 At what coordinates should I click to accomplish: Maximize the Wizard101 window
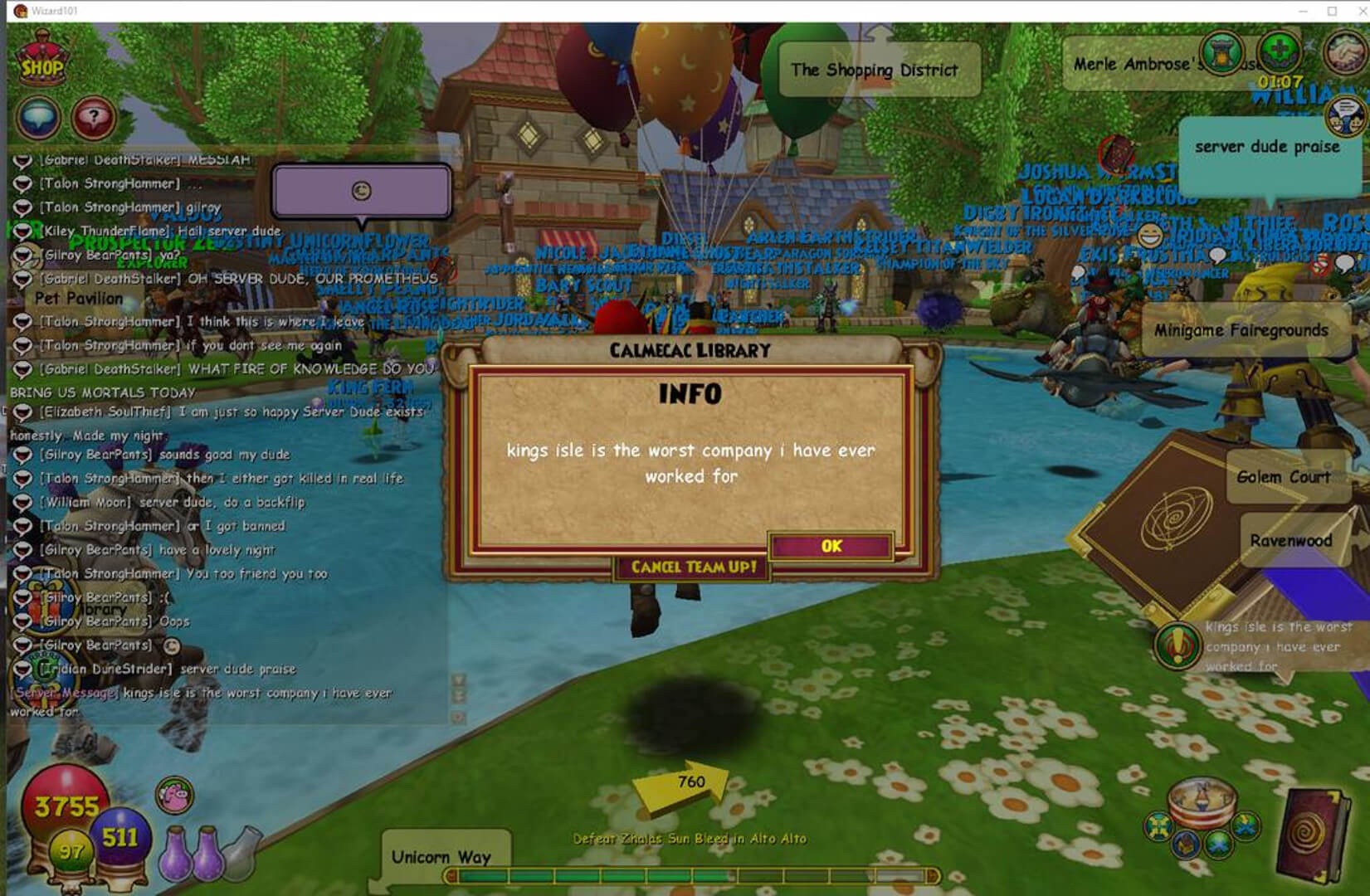pyautogui.click(x=1332, y=11)
